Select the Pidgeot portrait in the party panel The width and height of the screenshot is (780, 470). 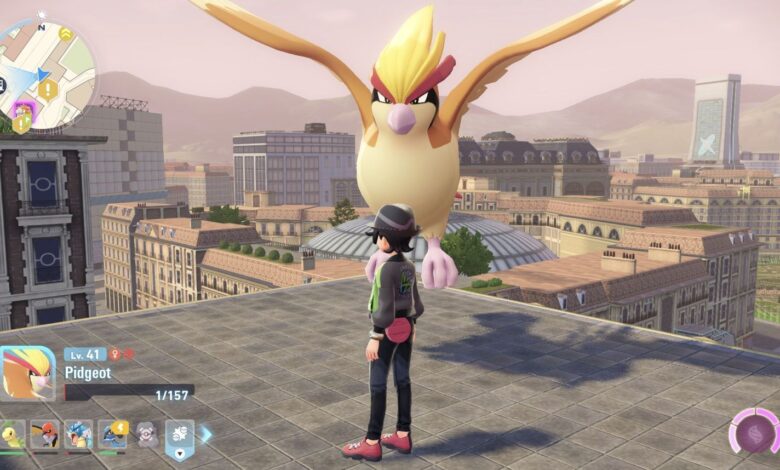pyautogui.click(x=27, y=373)
